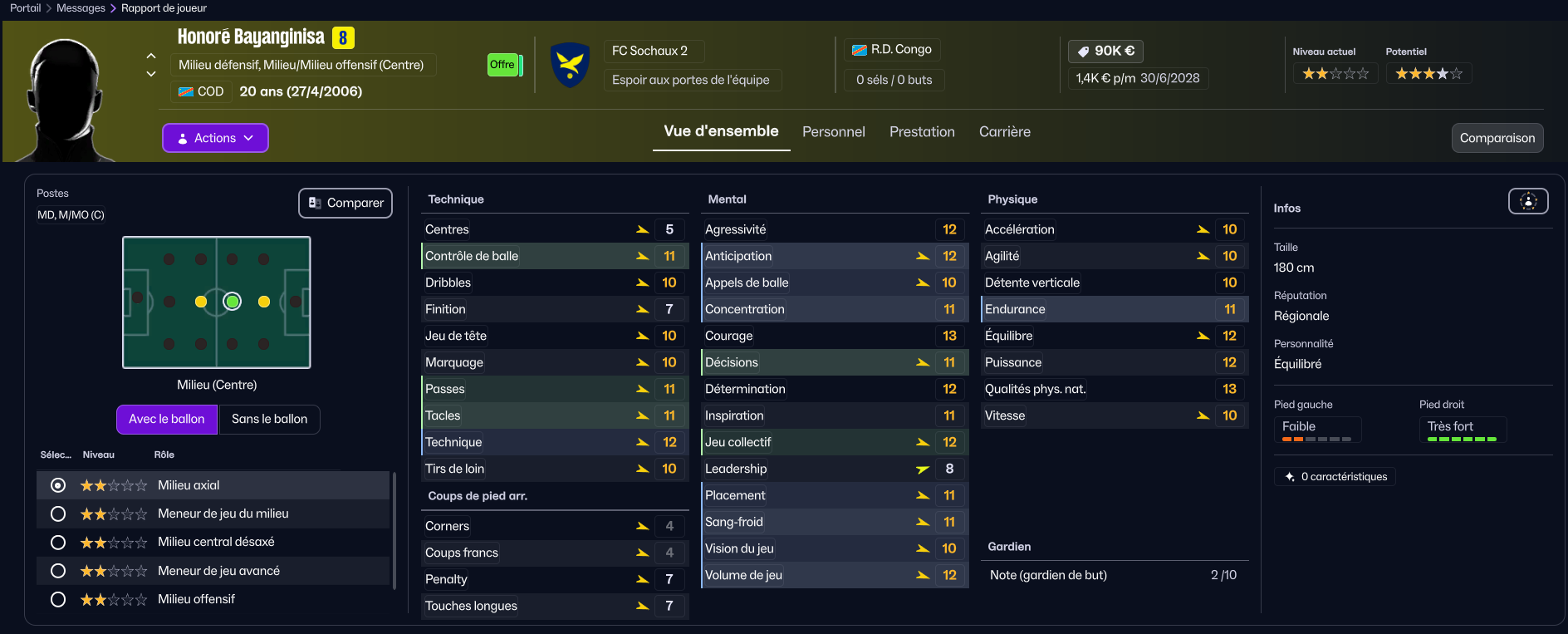Switch to the Personnel tab
1568x634 pixels.
pos(833,132)
